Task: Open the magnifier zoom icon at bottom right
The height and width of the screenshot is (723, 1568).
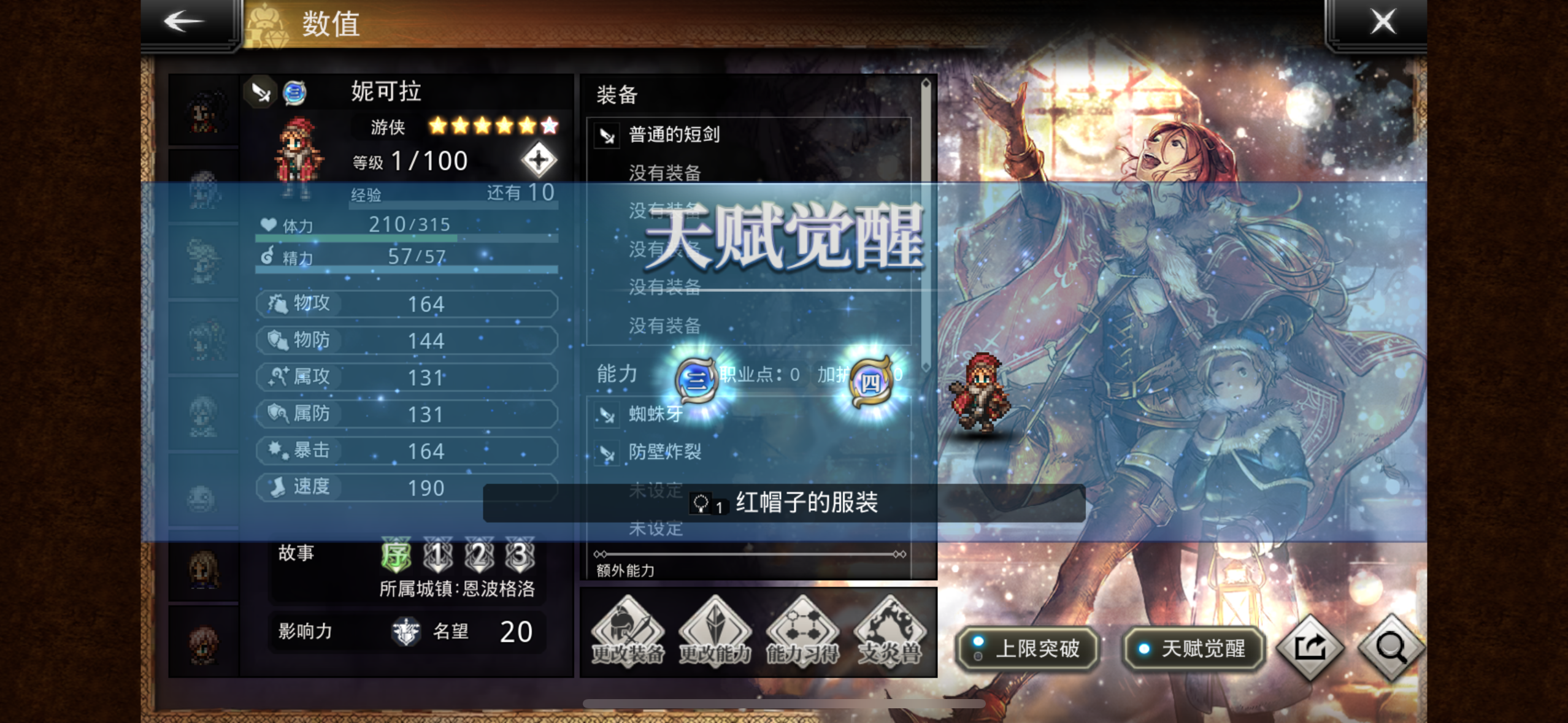Action: [1393, 648]
